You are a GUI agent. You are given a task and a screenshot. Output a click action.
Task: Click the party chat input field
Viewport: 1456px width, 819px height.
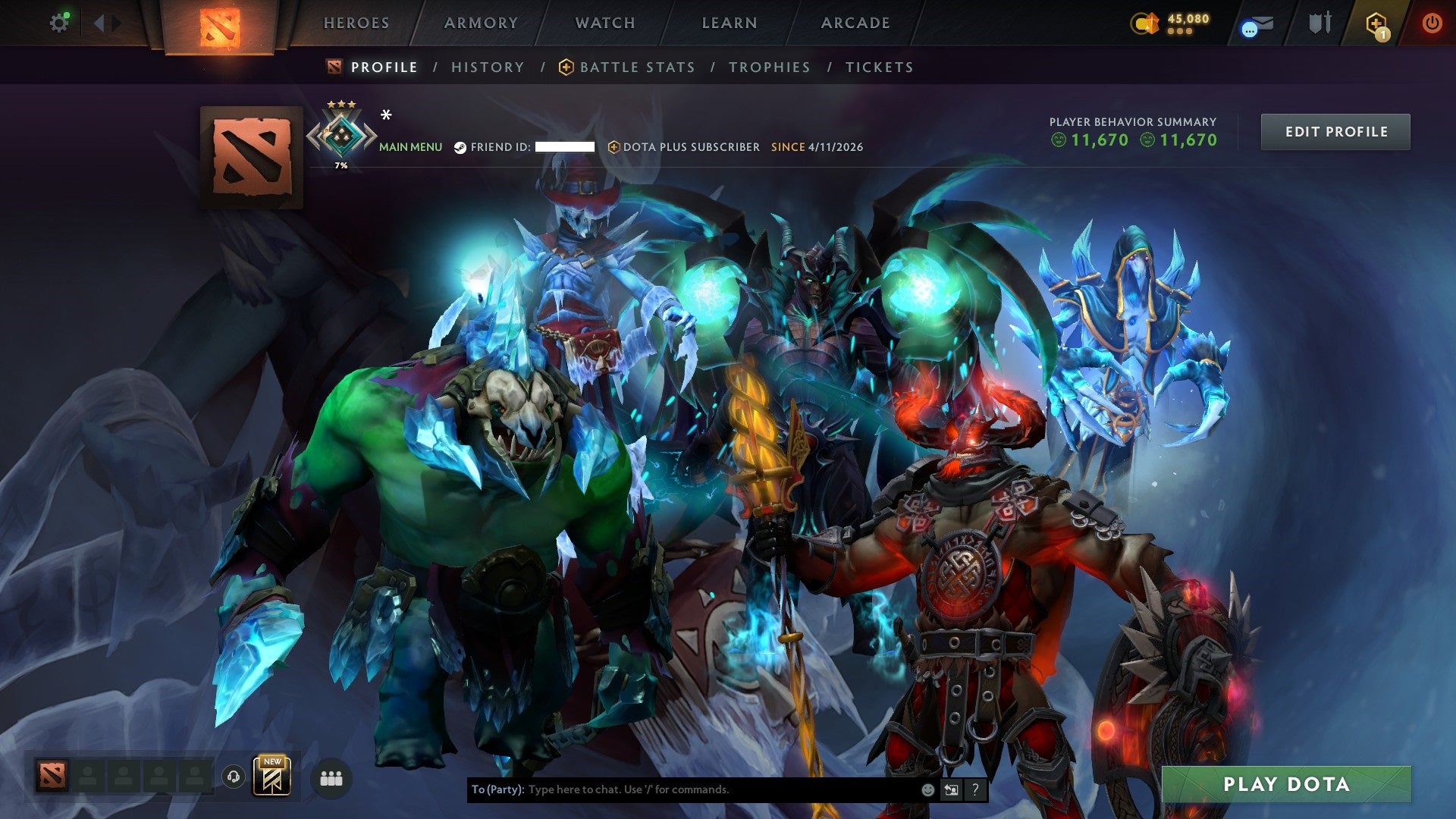[682, 789]
